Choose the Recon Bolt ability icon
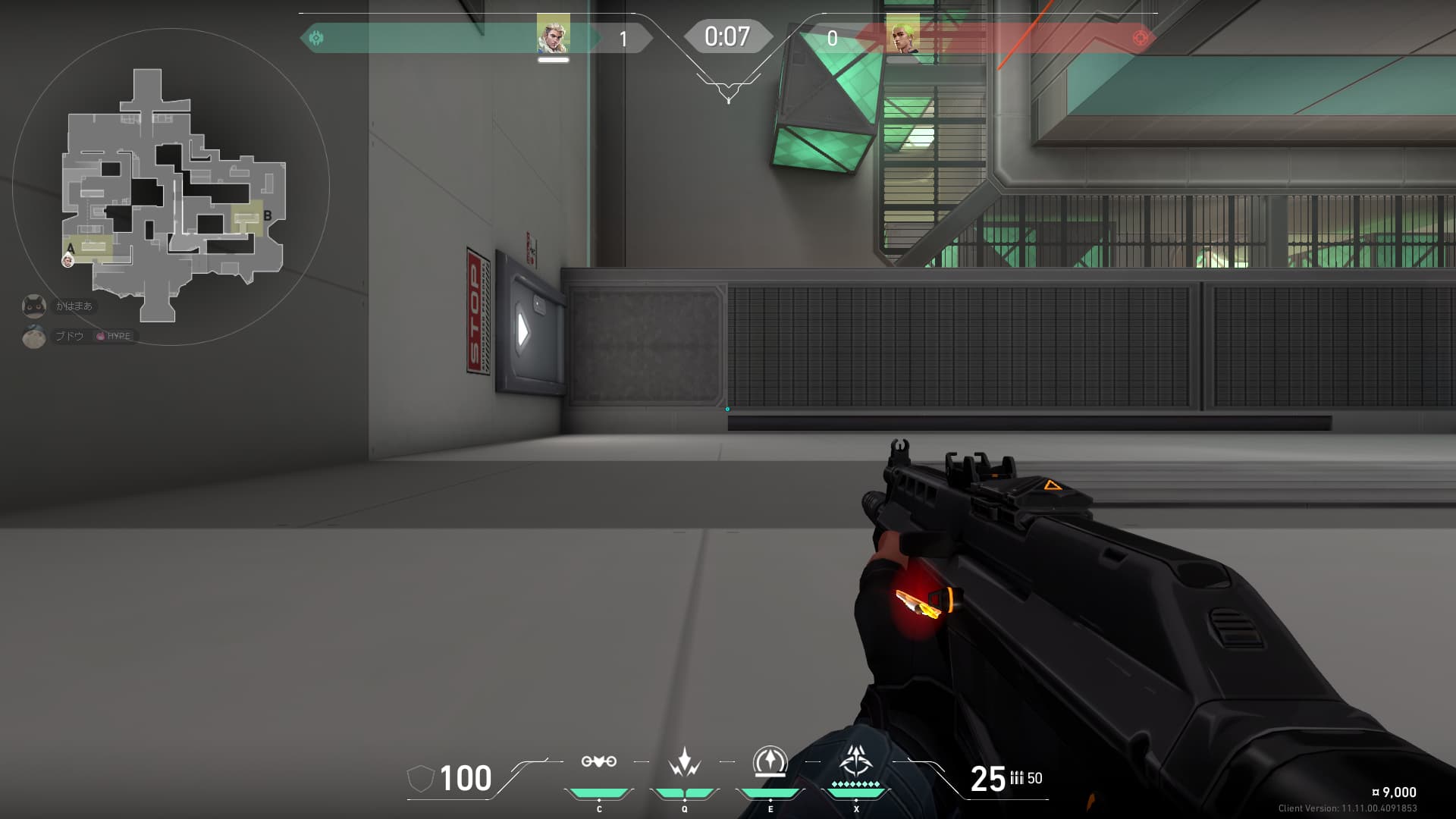Screen dimensions: 1456x819 tap(770, 761)
